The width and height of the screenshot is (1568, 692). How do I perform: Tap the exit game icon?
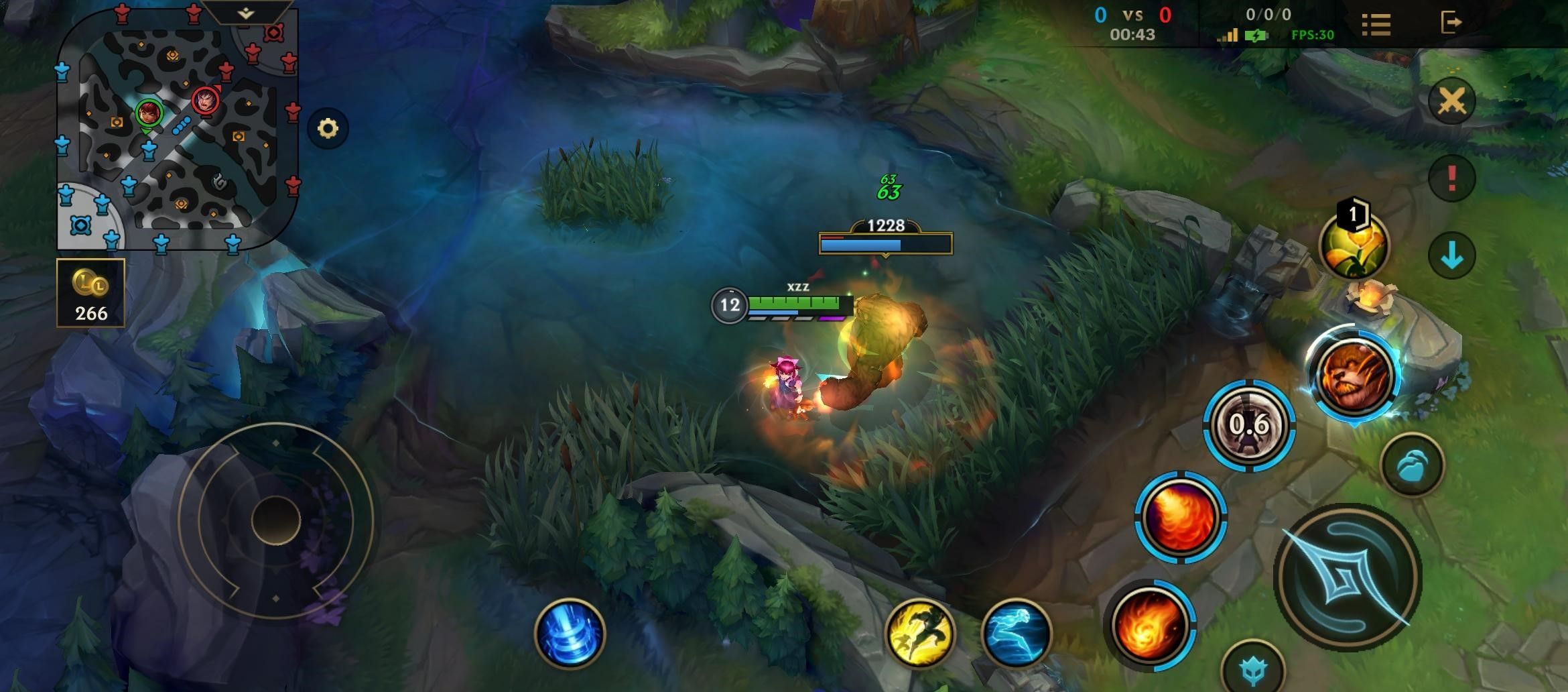coord(1451,22)
